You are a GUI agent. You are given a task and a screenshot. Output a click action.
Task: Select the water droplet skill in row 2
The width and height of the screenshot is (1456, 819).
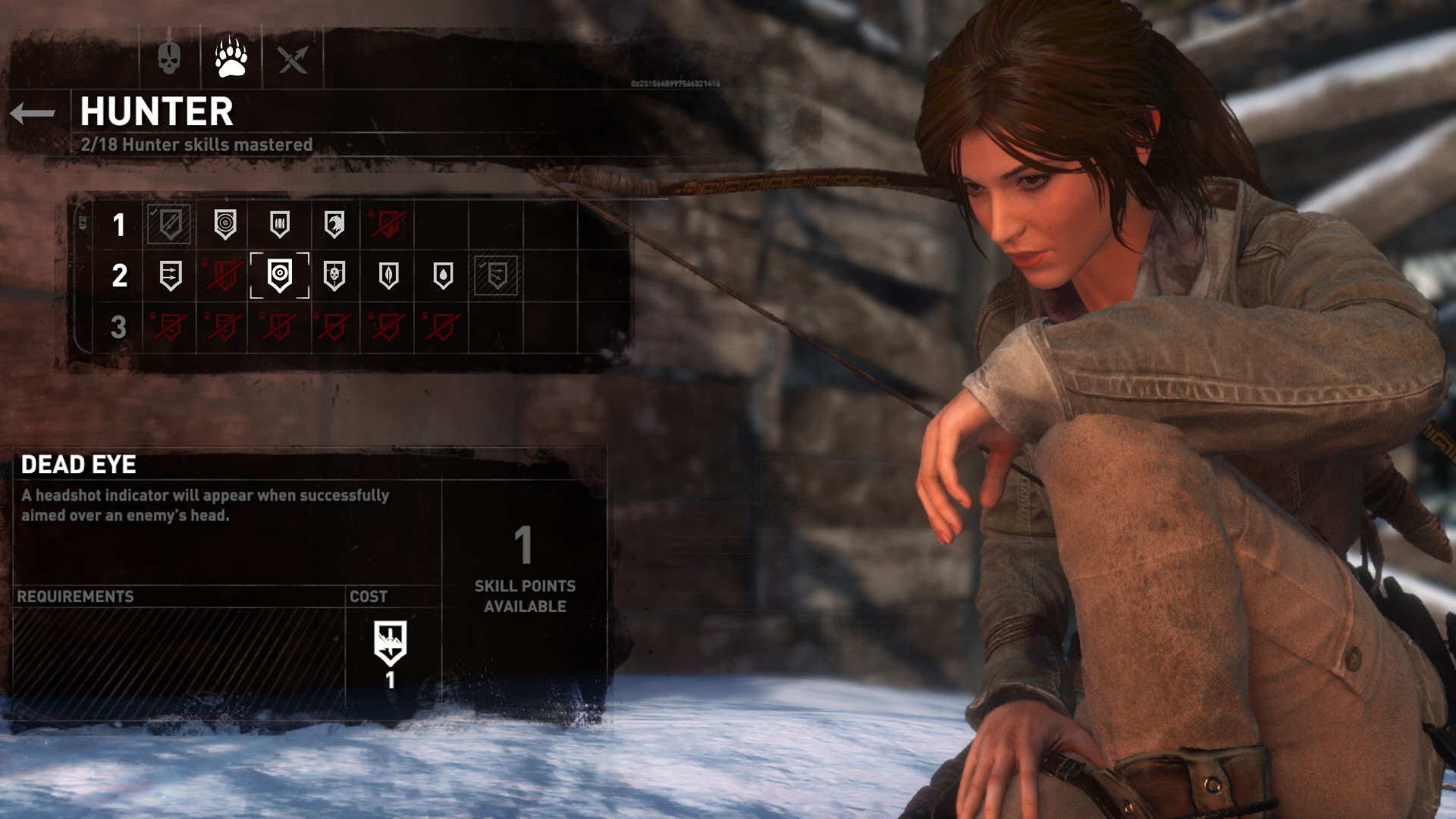tap(441, 277)
